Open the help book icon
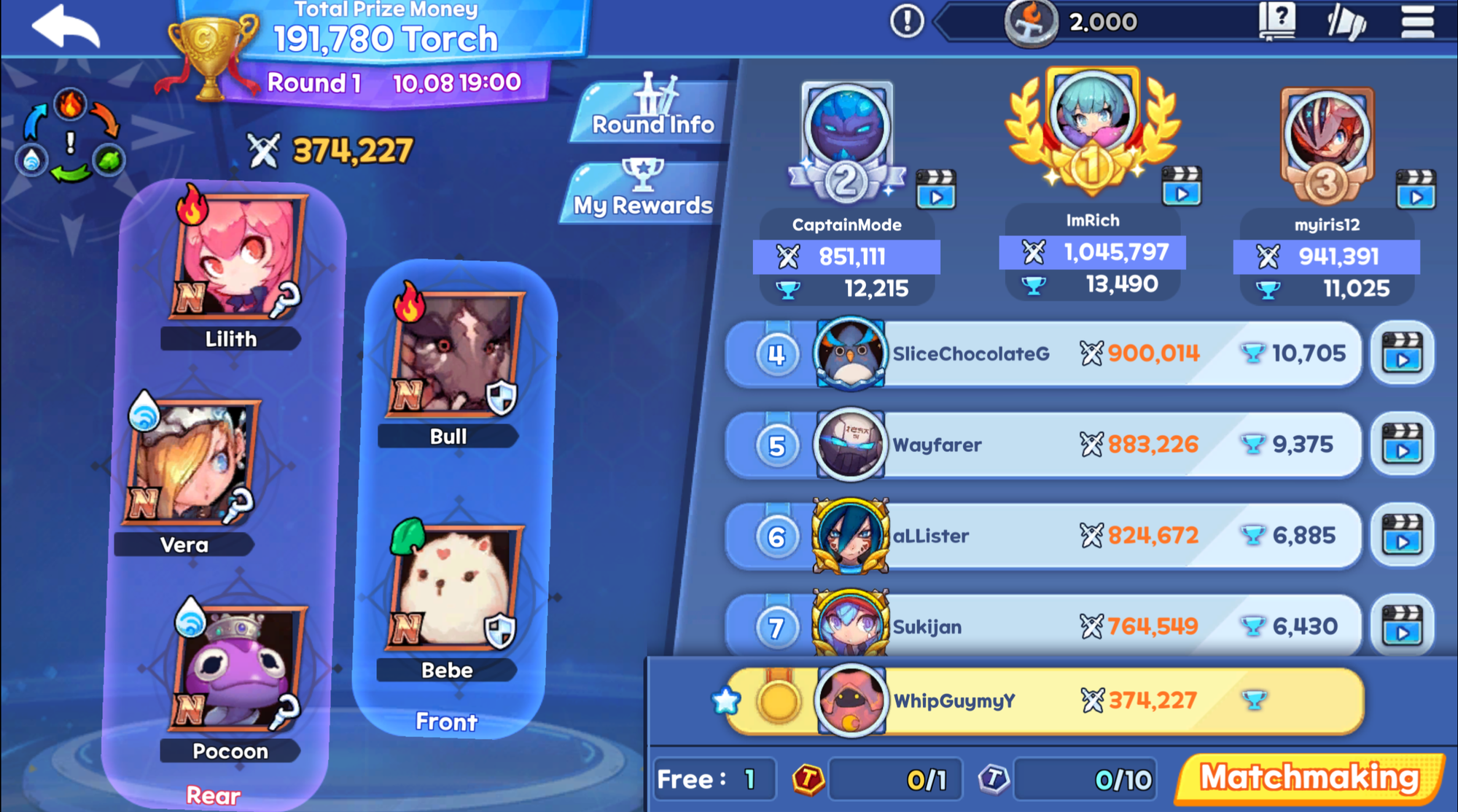This screenshot has height=812, width=1458. coord(1277,22)
